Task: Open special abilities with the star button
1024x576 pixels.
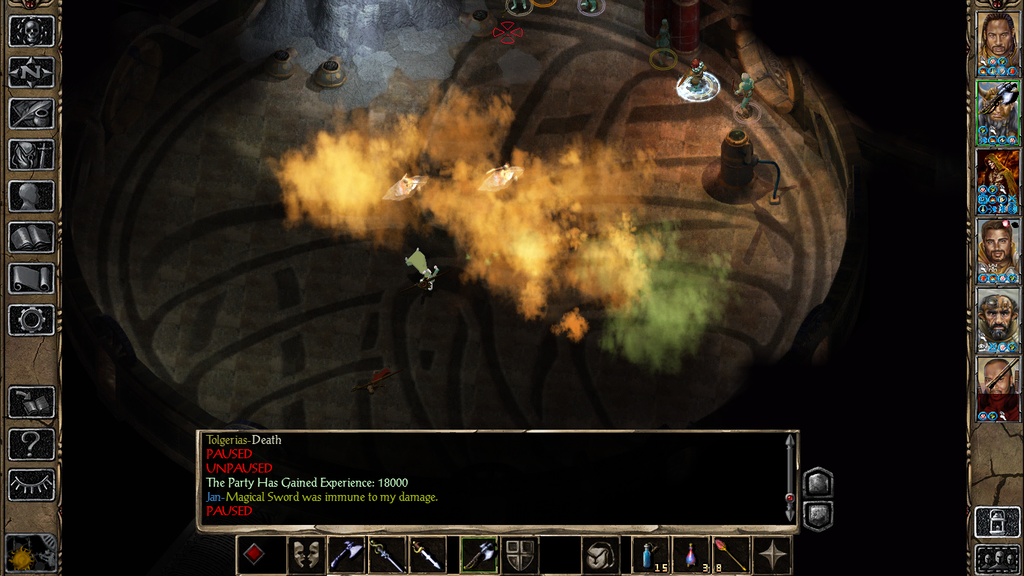Action: [773, 555]
